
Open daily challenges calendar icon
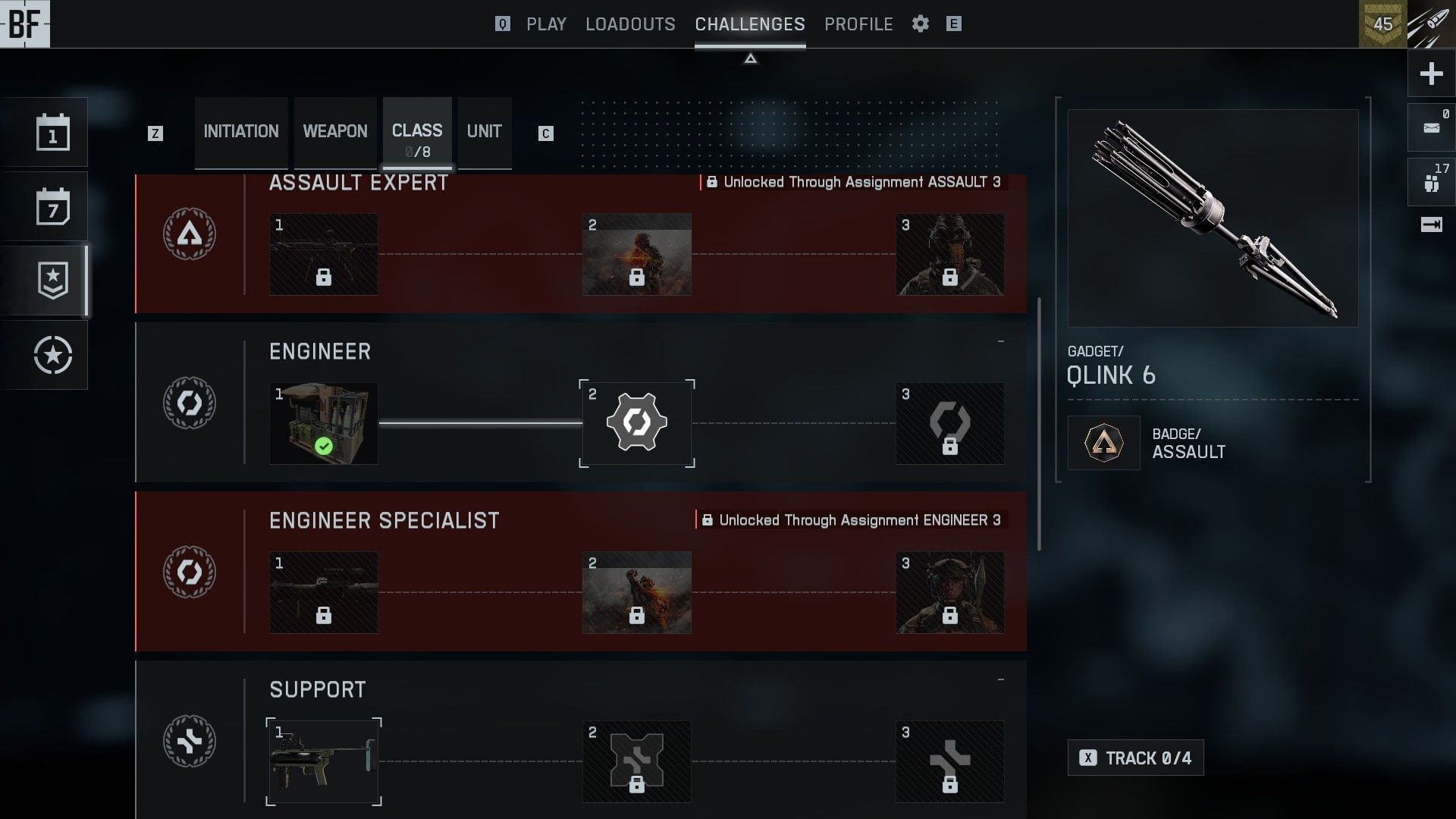tap(53, 133)
